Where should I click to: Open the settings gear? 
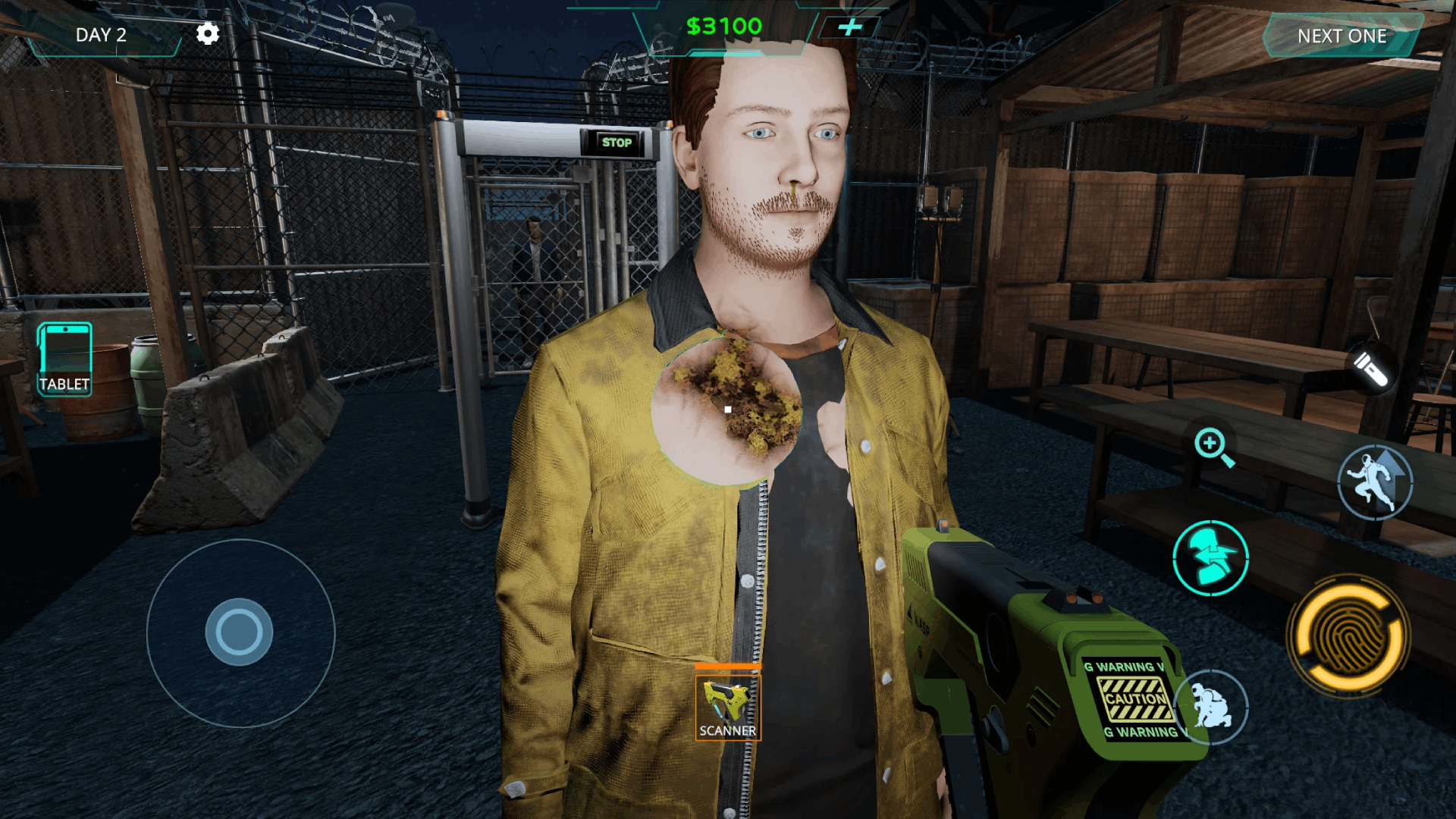(207, 33)
